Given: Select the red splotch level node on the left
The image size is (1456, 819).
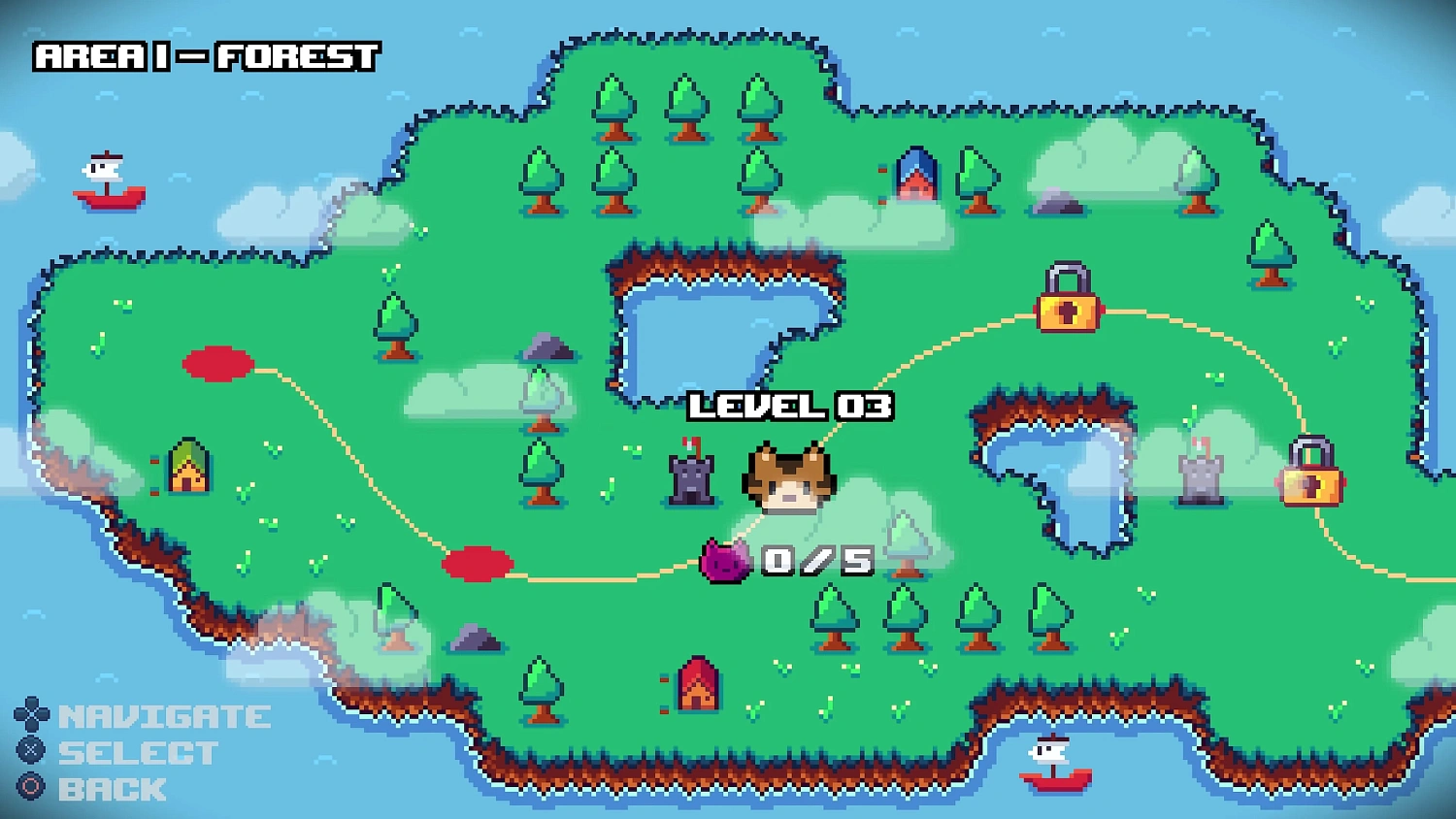Looking at the screenshot, I should click(215, 363).
